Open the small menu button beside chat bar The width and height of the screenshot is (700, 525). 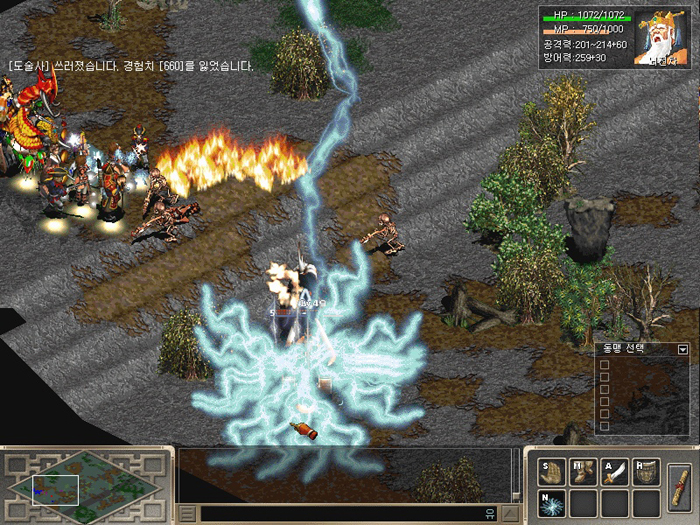click(x=187, y=514)
